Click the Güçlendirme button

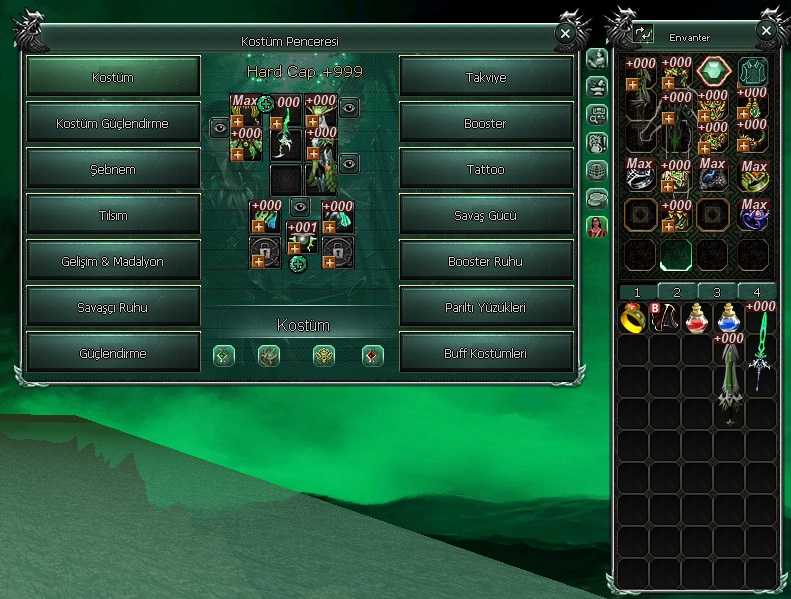(113, 353)
